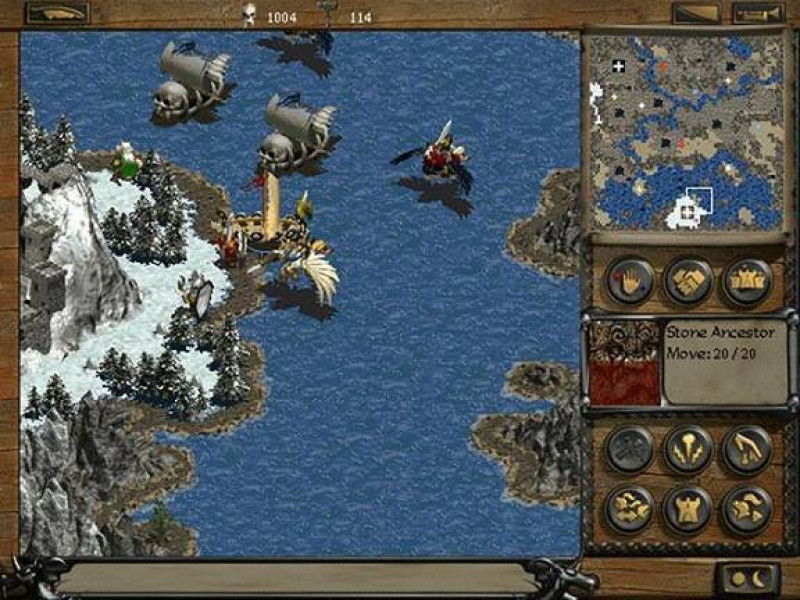Click the top-right horn button

[x=758, y=13]
